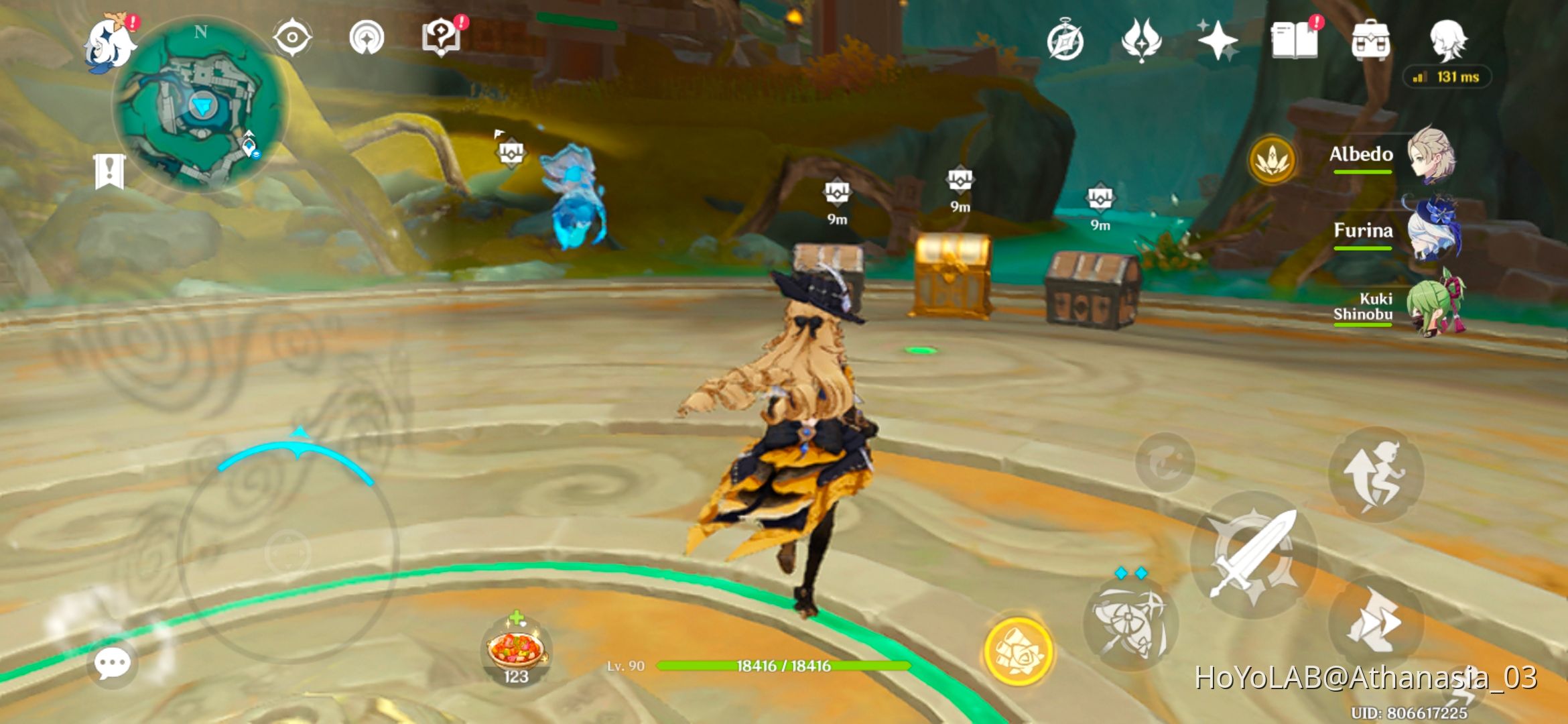
Task: Toggle elemental sight beside the minimap
Action: tap(293, 38)
